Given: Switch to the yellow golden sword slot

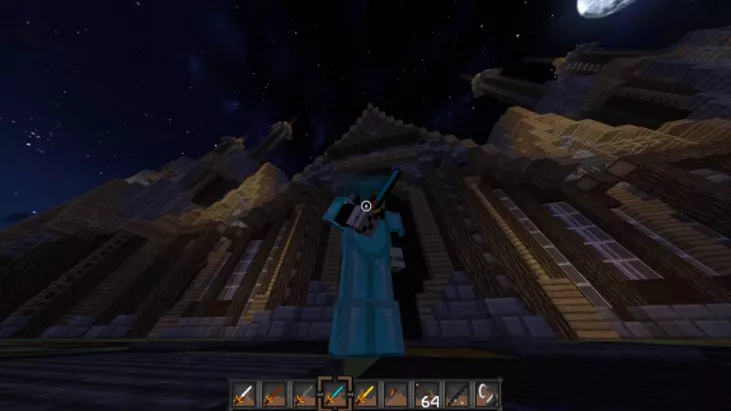Looking at the screenshot, I should tap(365, 393).
